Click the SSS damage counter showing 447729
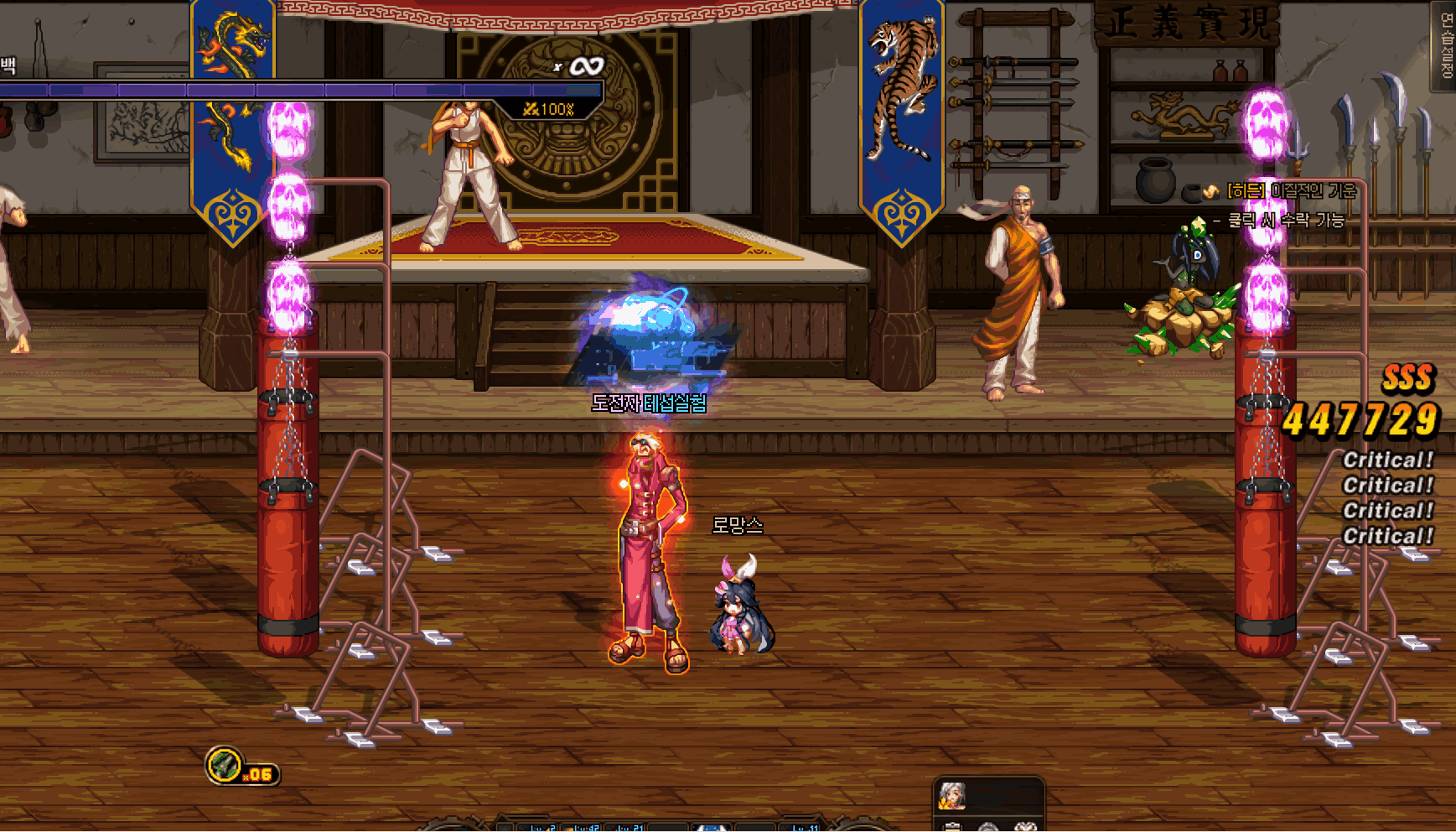Viewport: 1456px width, 832px height. (x=1361, y=415)
